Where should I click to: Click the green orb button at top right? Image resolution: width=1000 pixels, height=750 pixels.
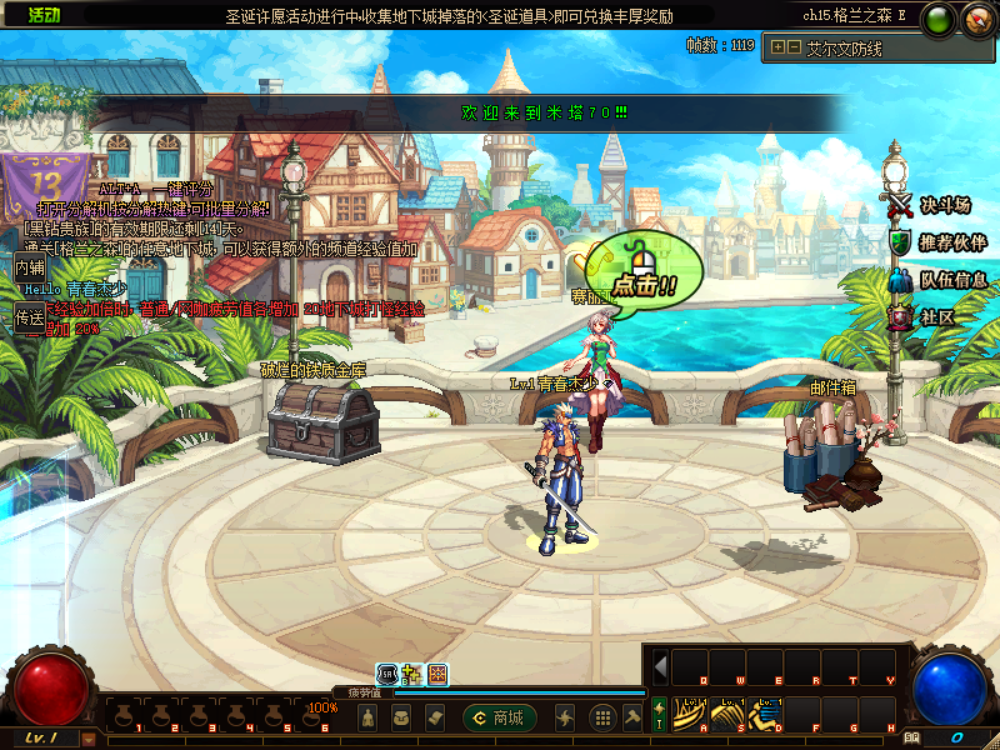pyautogui.click(x=938, y=20)
